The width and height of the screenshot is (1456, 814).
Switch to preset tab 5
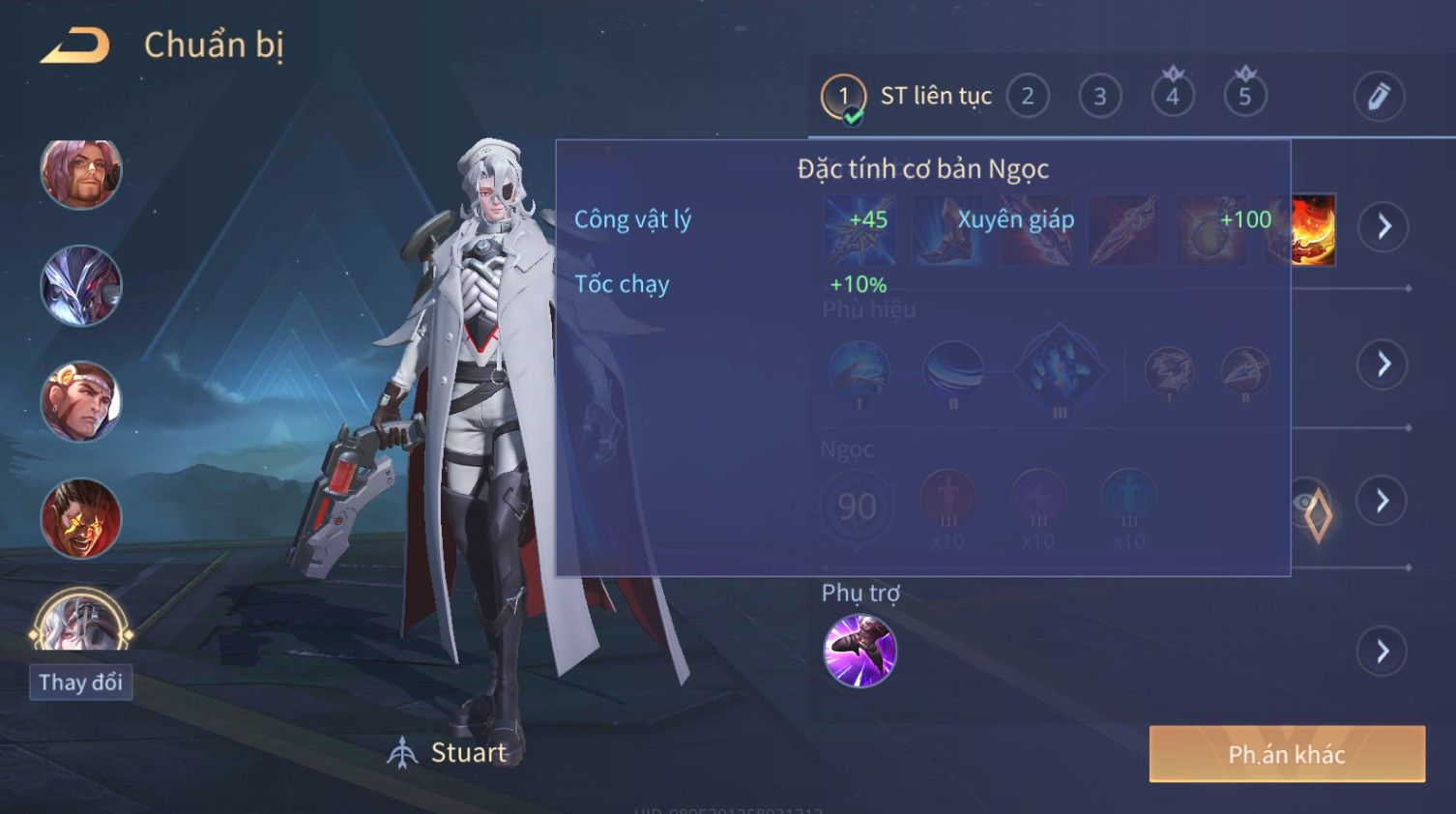[1244, 97]
